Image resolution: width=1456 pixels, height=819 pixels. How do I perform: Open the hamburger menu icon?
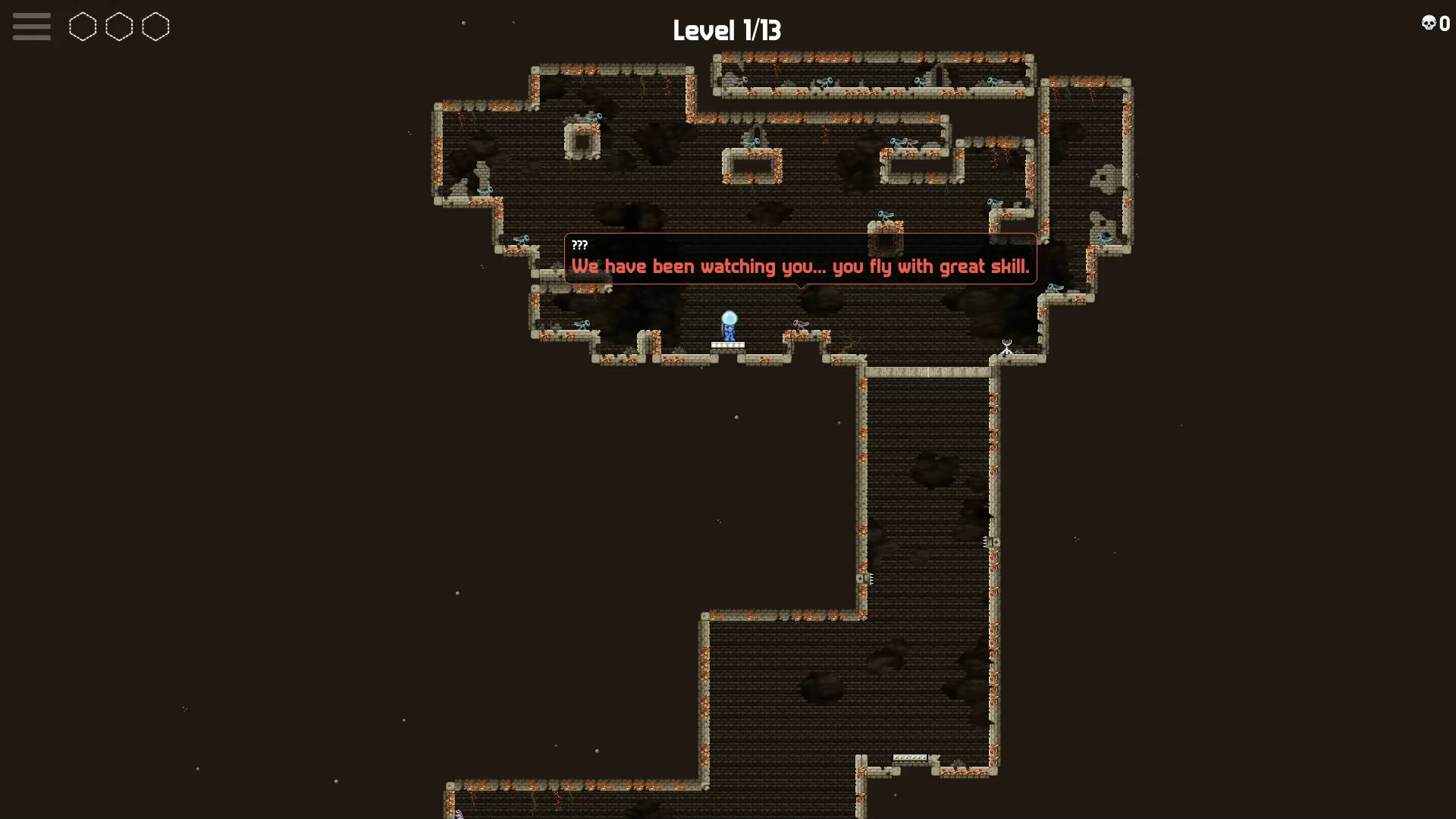tap(31, 26)
